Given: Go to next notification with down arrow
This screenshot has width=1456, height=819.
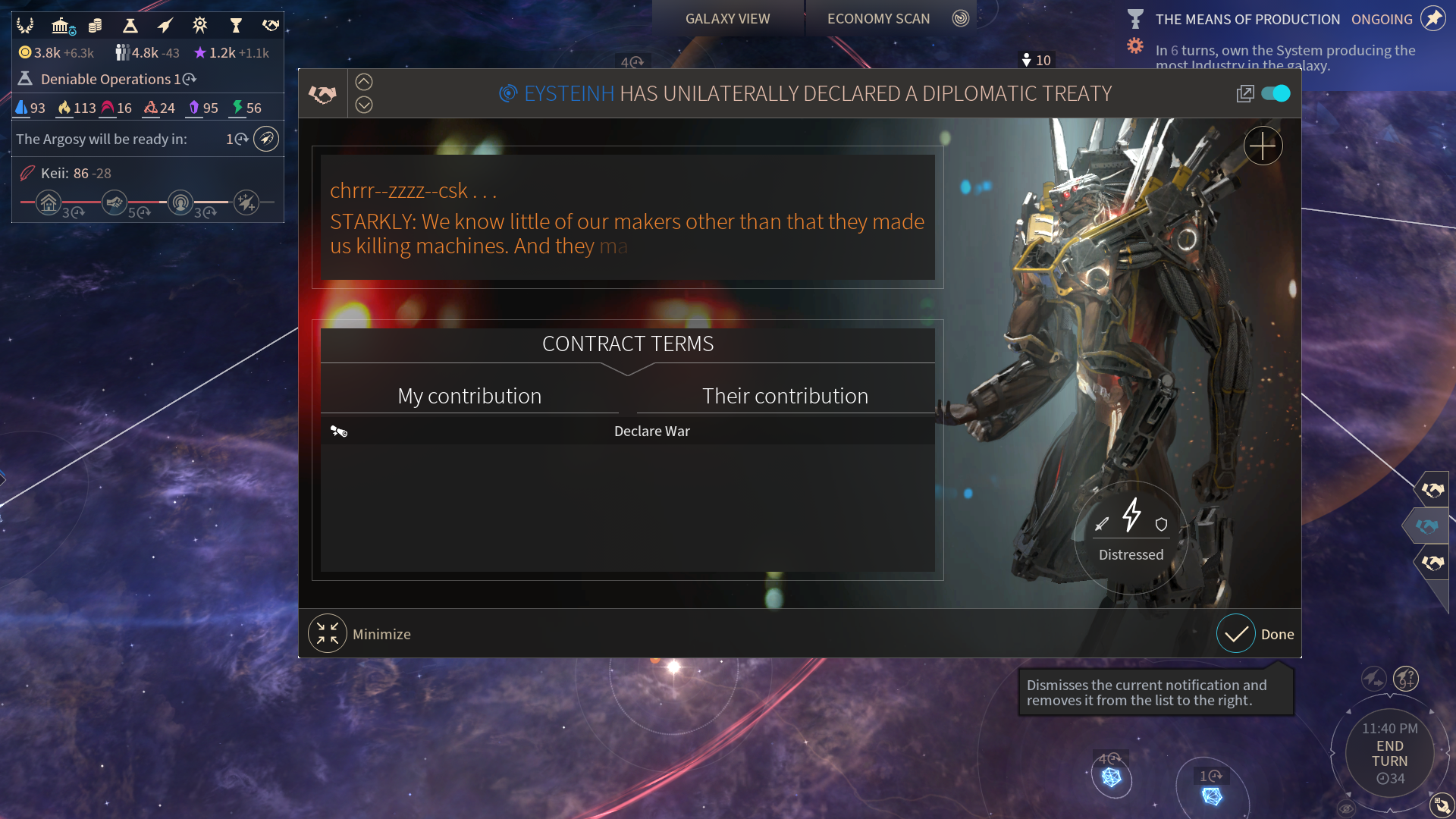Looking at the screenshot, I should [x=364, y=105].
